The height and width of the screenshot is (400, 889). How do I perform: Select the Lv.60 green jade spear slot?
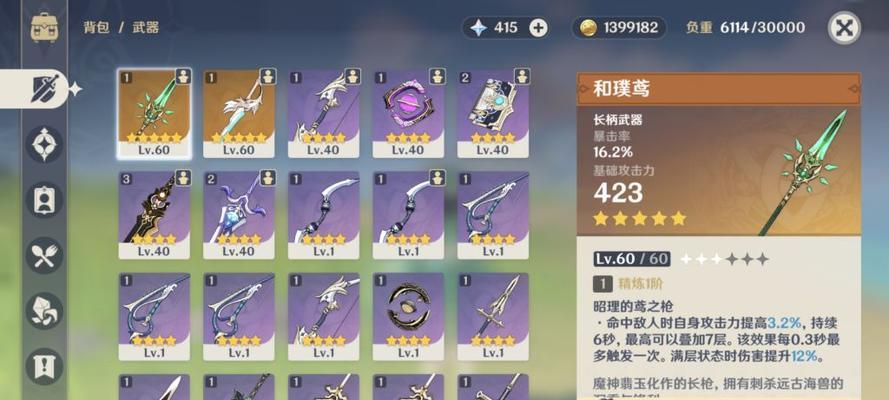(153, 113)
